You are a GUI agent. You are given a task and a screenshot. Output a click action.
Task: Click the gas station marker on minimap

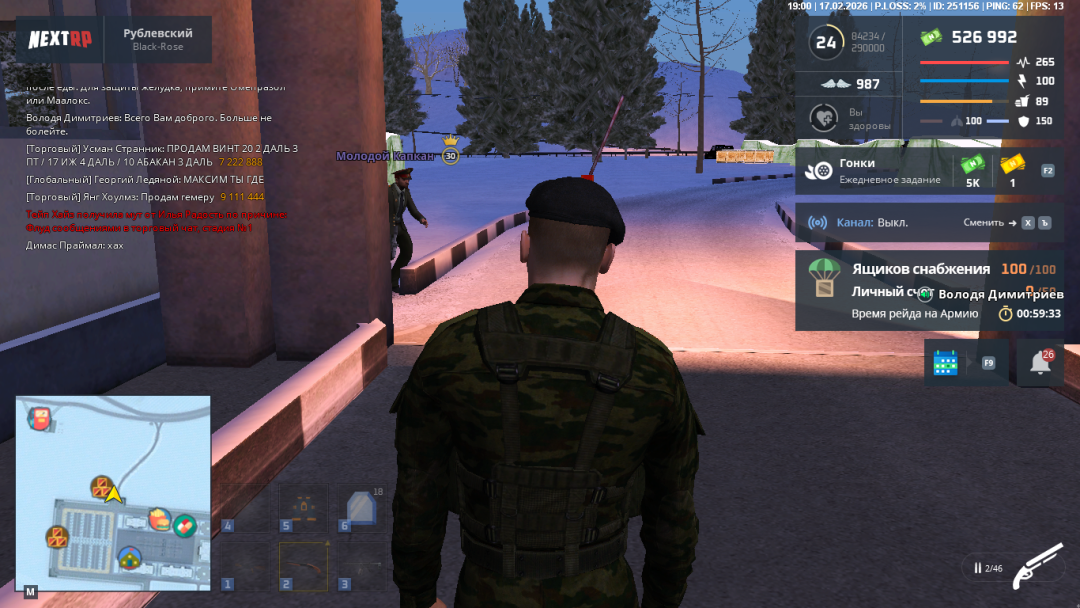point(39,418)
